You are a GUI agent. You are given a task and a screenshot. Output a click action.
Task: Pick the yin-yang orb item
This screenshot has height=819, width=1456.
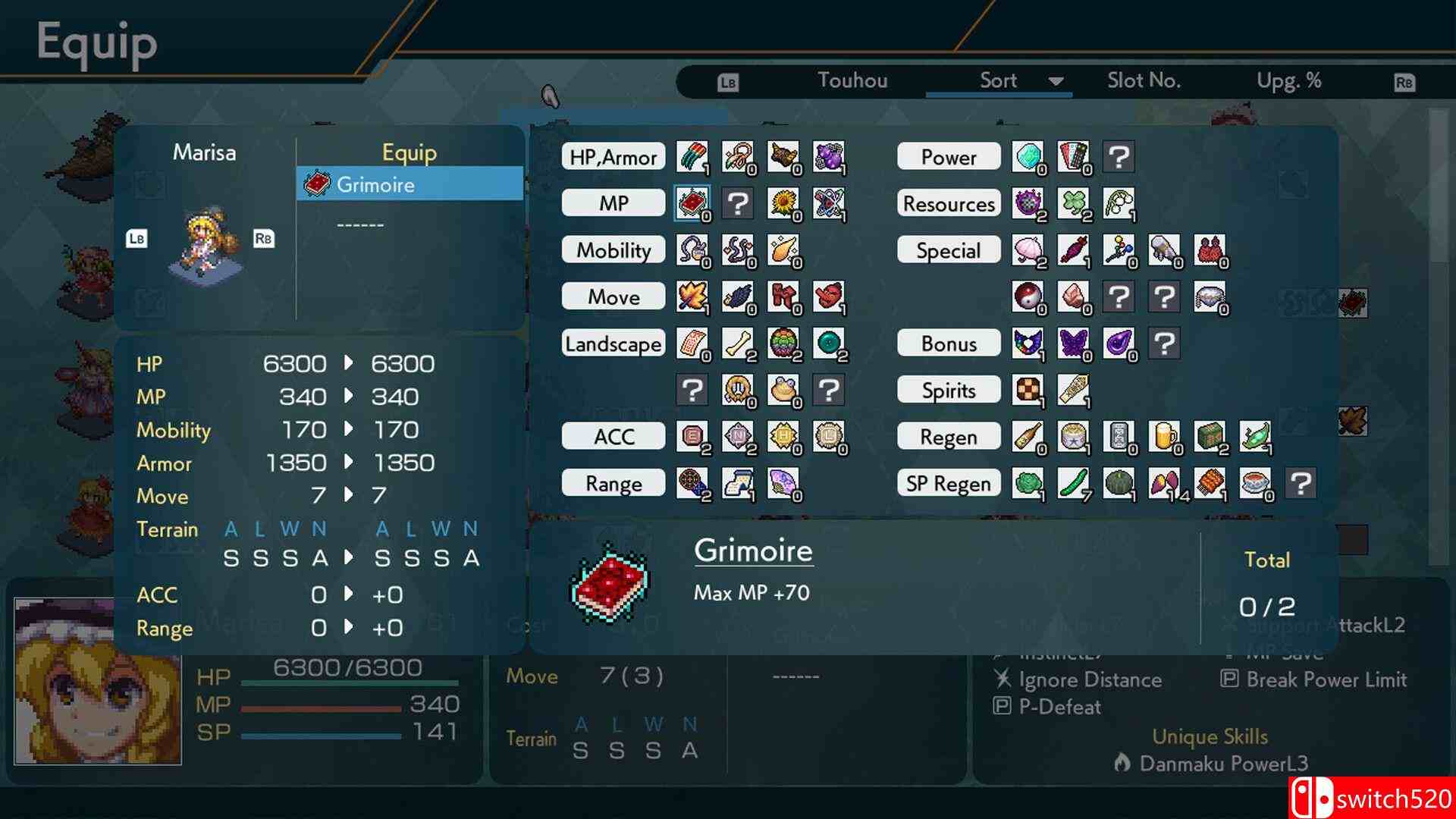(x=1027, y=297)
